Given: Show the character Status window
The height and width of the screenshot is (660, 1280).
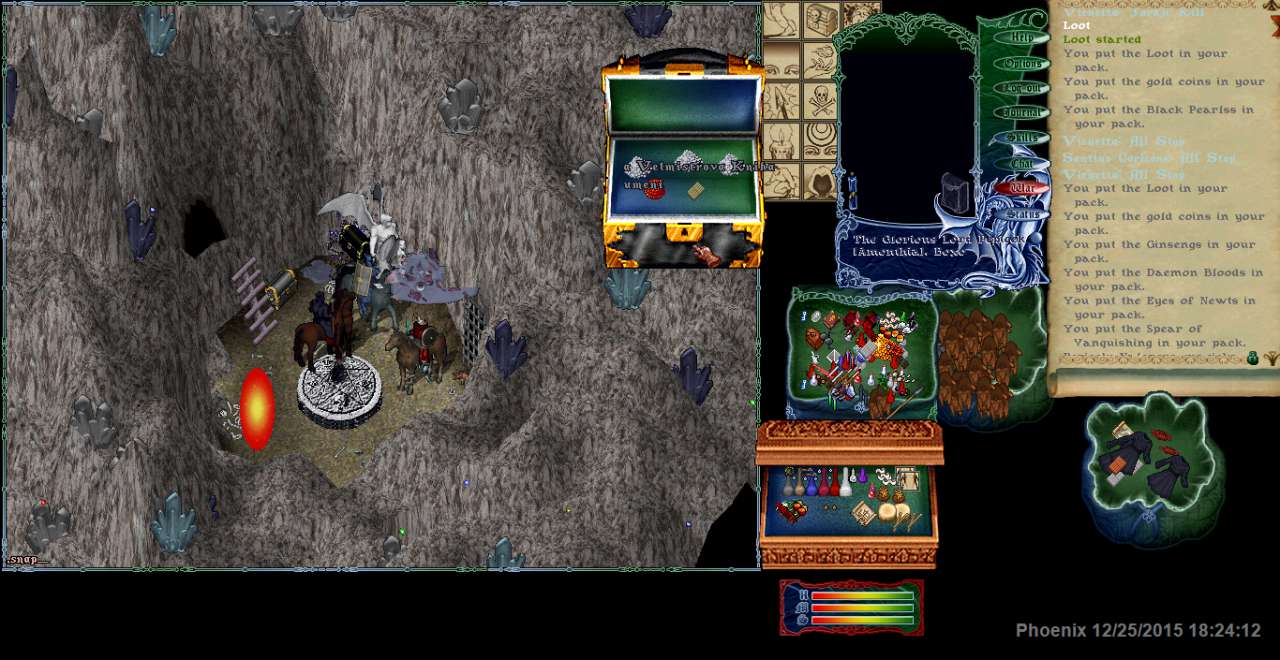Looking at the screenshot, I should [1022, 213].
